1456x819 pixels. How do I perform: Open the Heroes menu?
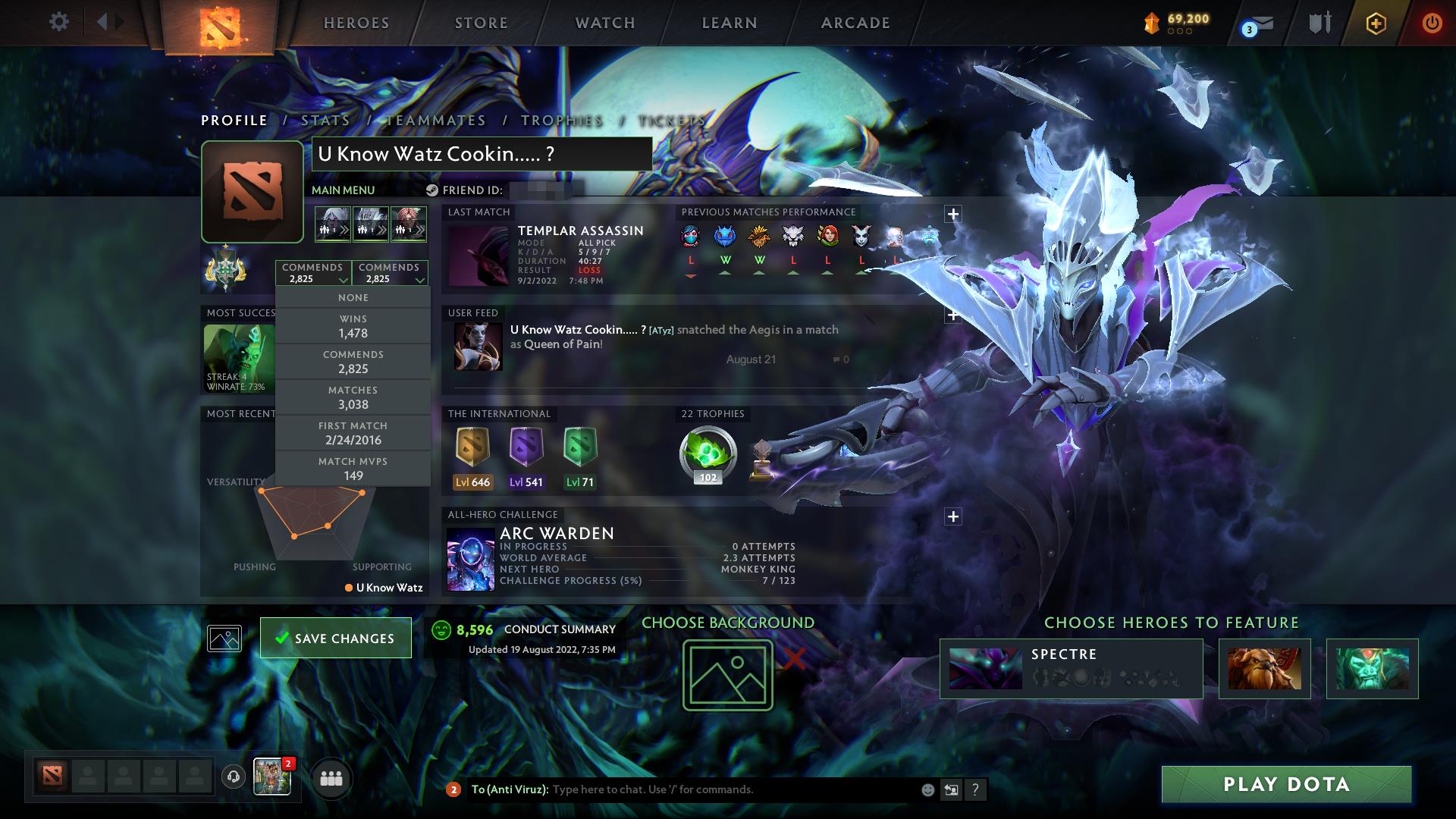356,23
